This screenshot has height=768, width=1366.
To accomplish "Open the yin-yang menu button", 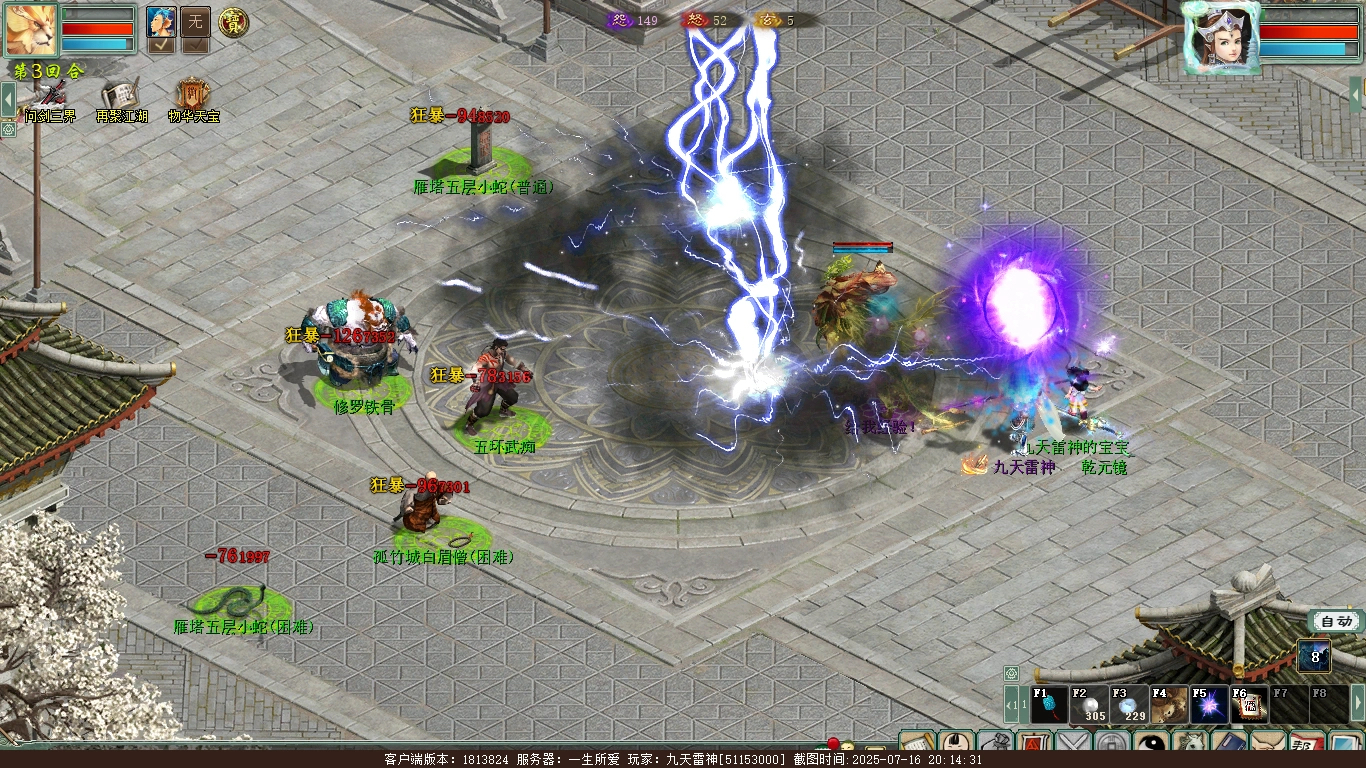I will tap(1152, 745).
